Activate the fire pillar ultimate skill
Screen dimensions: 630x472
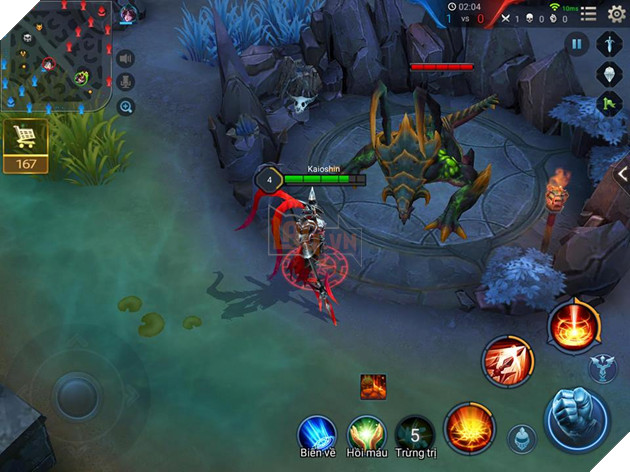[x=574, y=325]
